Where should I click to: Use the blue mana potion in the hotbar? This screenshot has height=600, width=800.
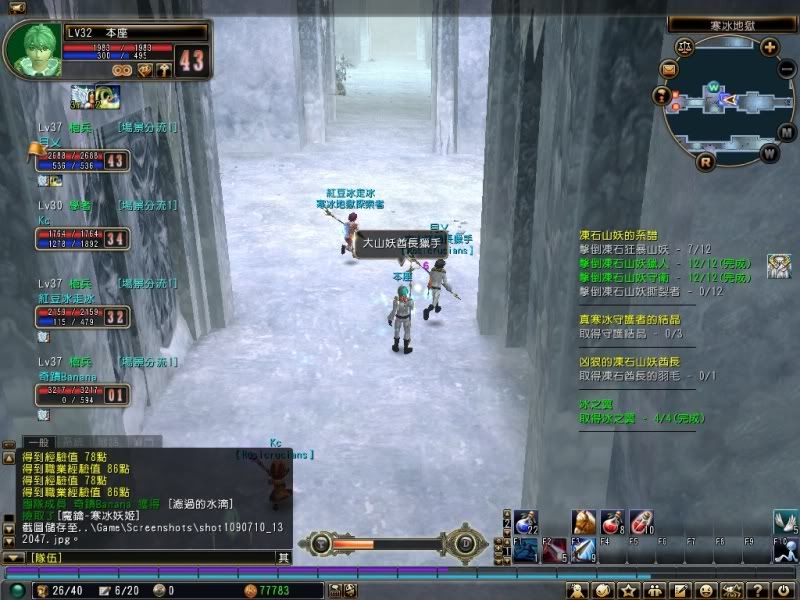click(x=526, y=521)
